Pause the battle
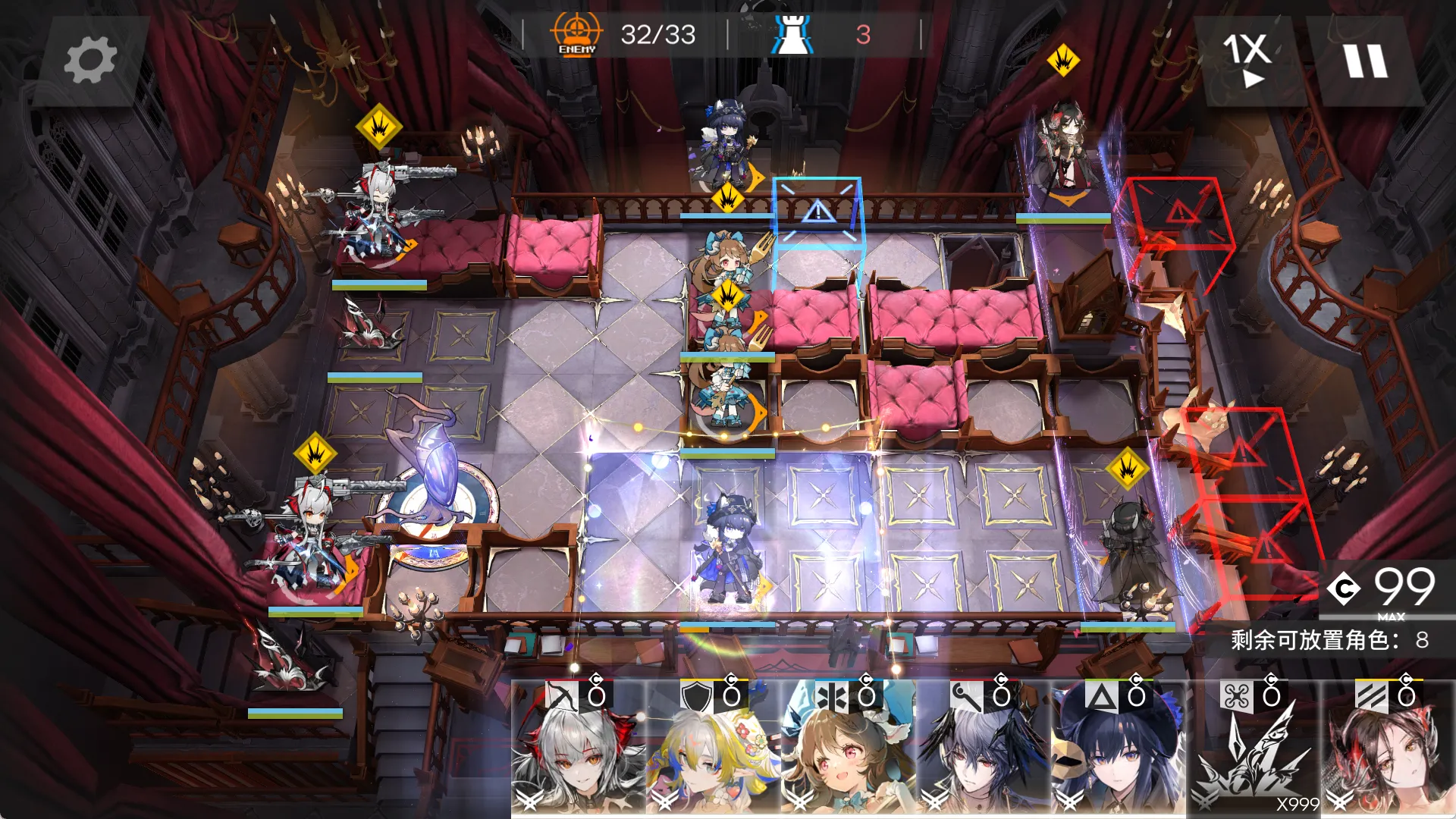1456x819 pixels. 1366,61
